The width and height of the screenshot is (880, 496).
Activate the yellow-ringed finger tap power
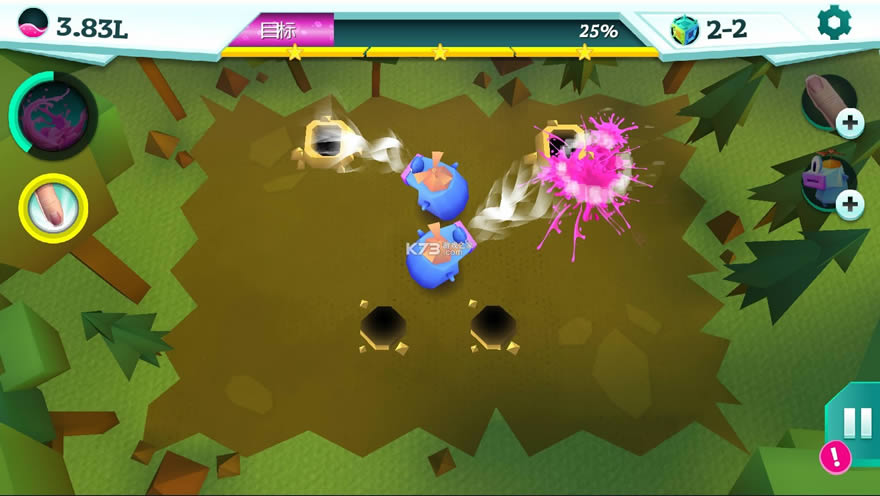(x=53, y=208)
